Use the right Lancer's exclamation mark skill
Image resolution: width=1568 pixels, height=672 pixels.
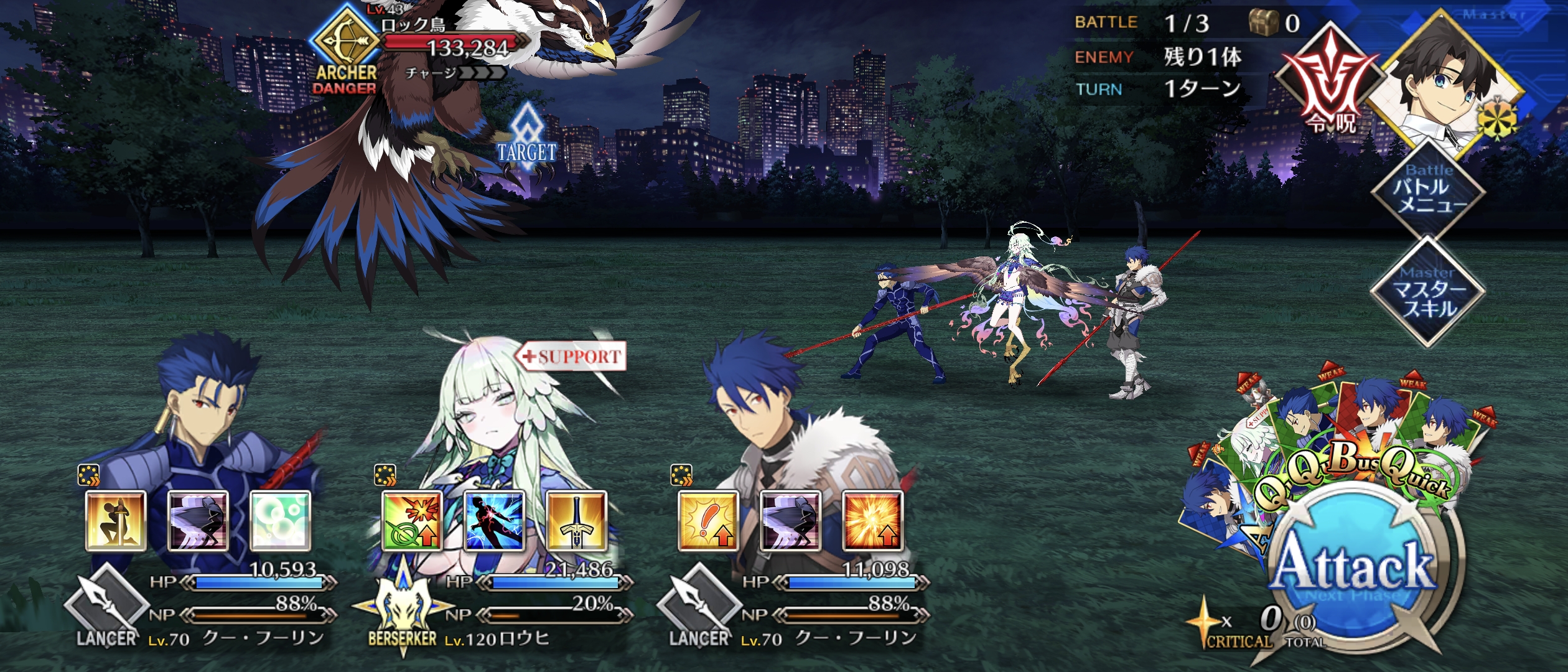(x=708, y=520)
